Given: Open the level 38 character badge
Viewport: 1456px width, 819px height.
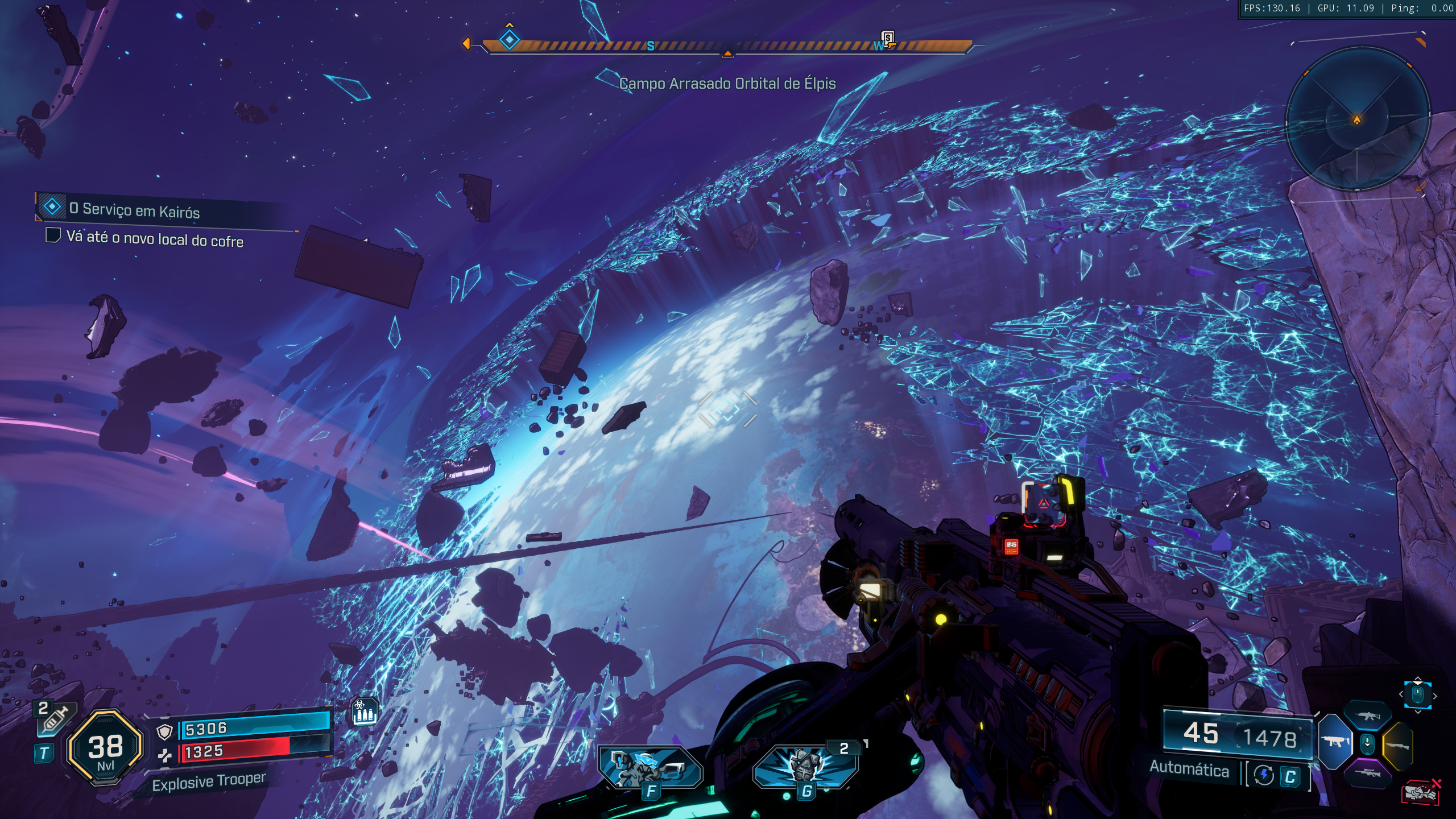Looking at the screenshot, I should (x=105, y=747).
